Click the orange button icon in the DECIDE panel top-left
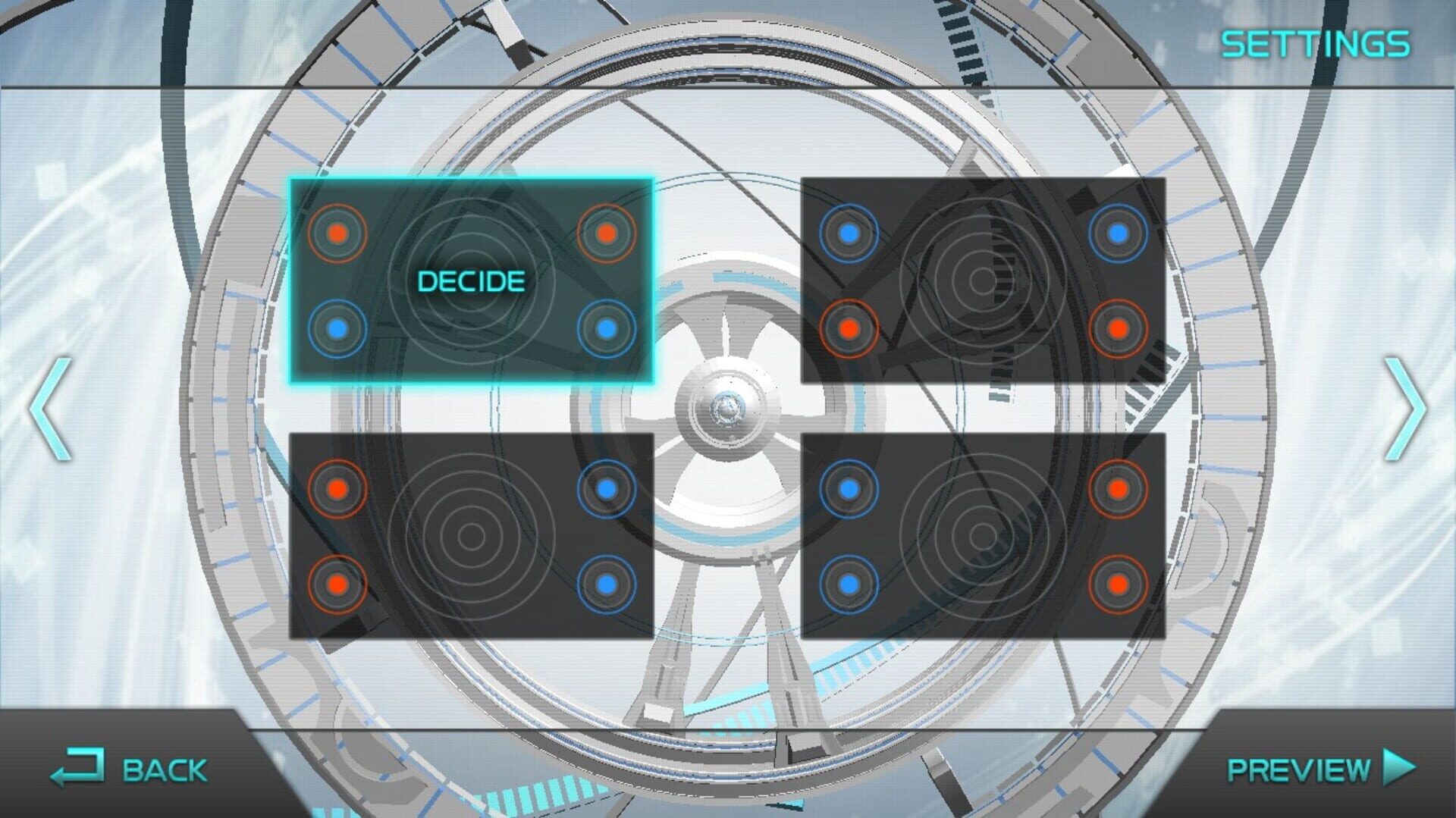 (x=338, y=233)
